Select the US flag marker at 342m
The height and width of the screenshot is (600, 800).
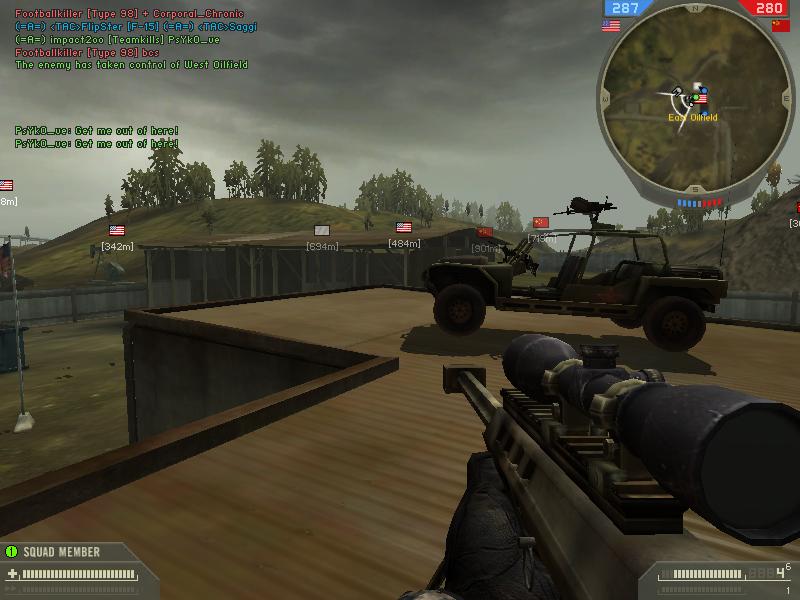(x=117, y=231)
